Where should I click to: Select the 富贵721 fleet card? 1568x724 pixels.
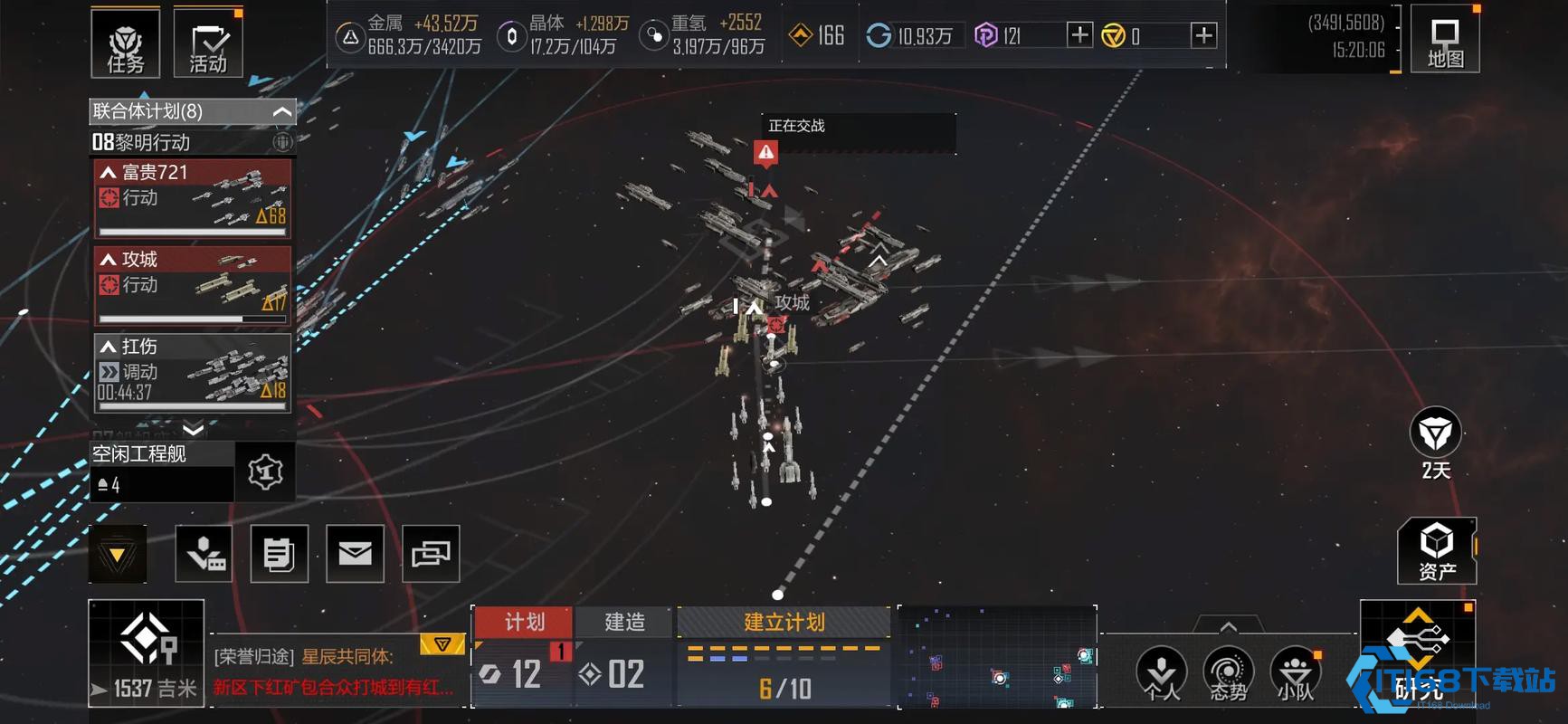[x=193, y=198]
